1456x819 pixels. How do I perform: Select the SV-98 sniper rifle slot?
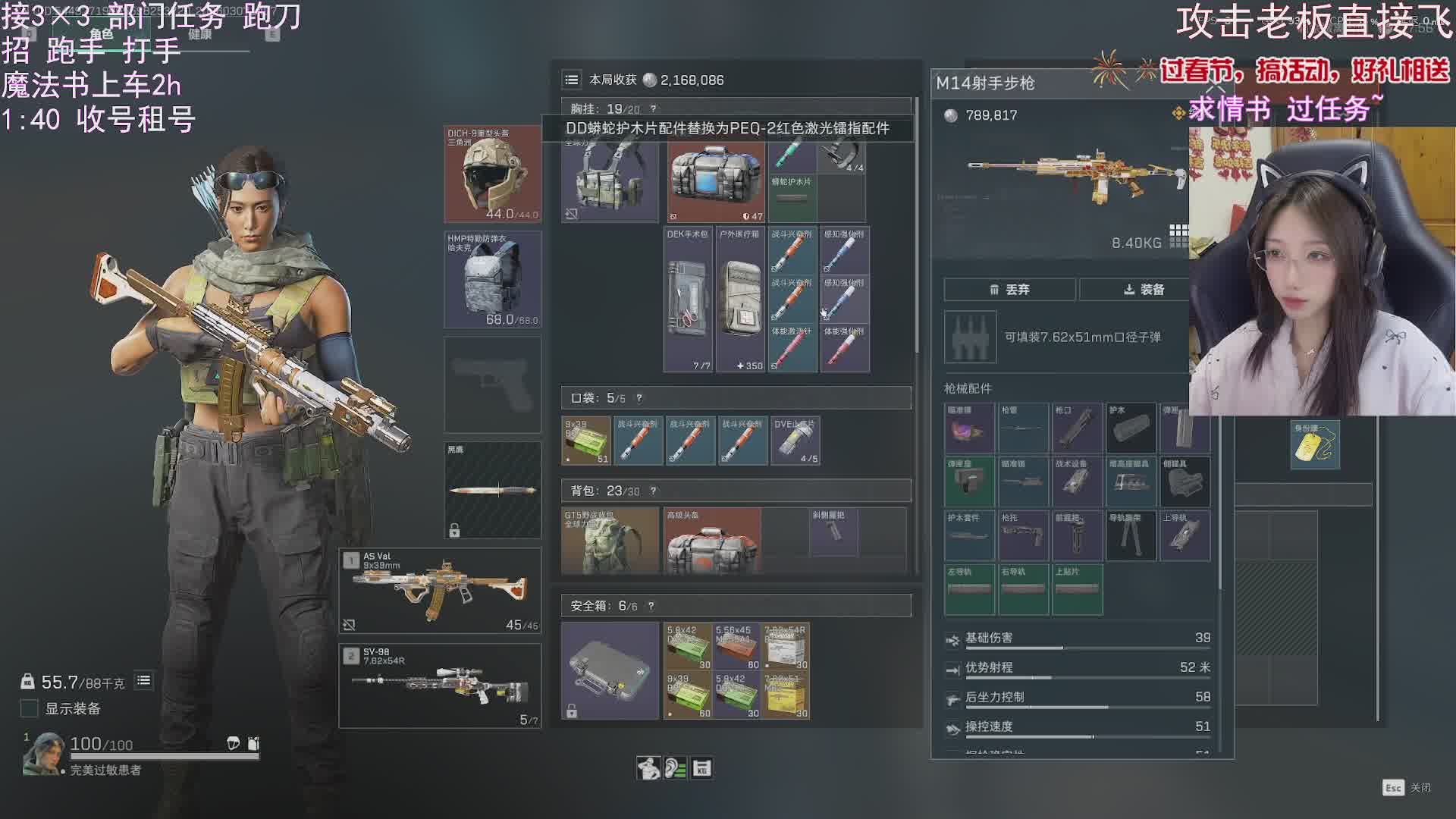coord(440,686)
